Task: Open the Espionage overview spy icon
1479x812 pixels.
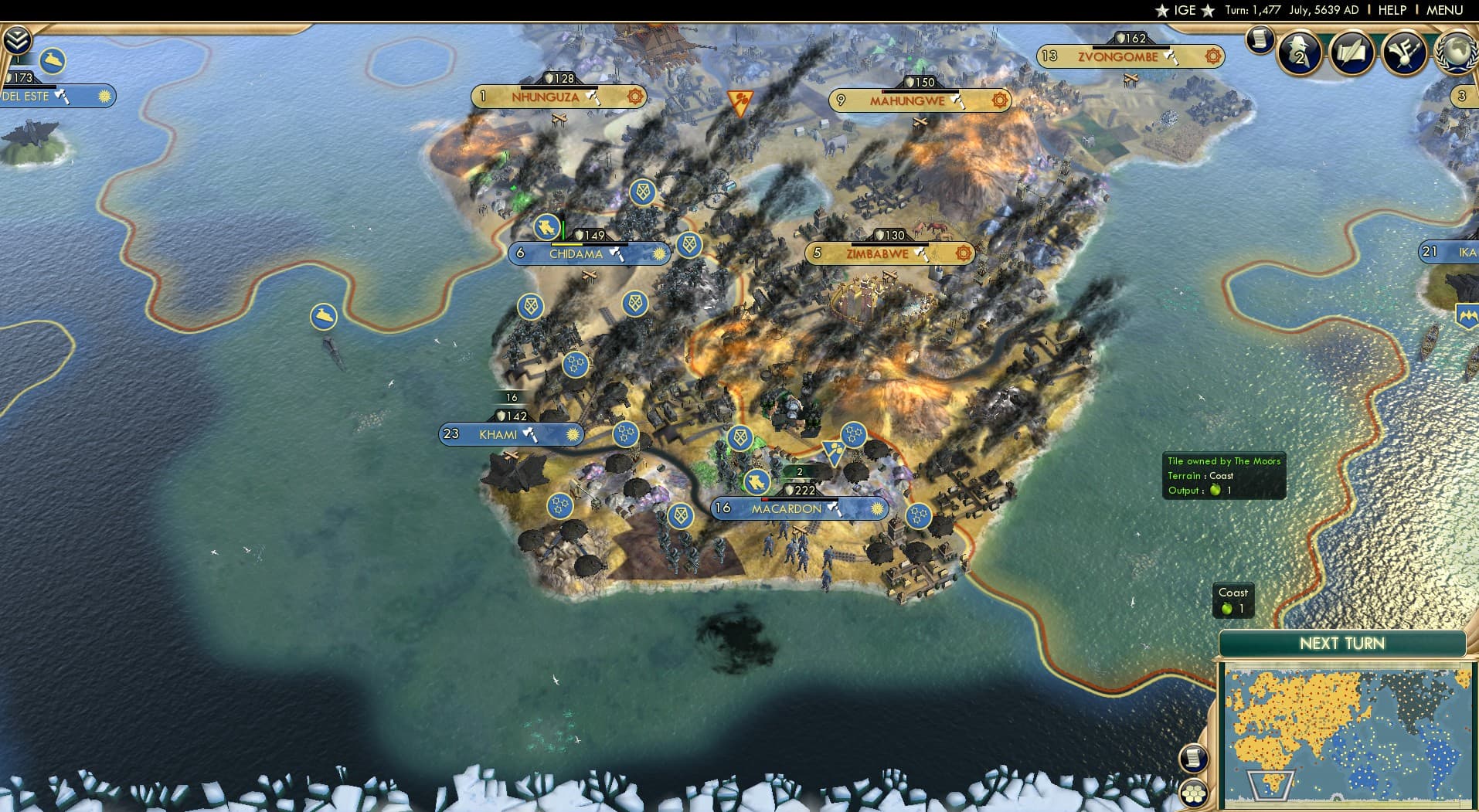Action: (1298, 53)
